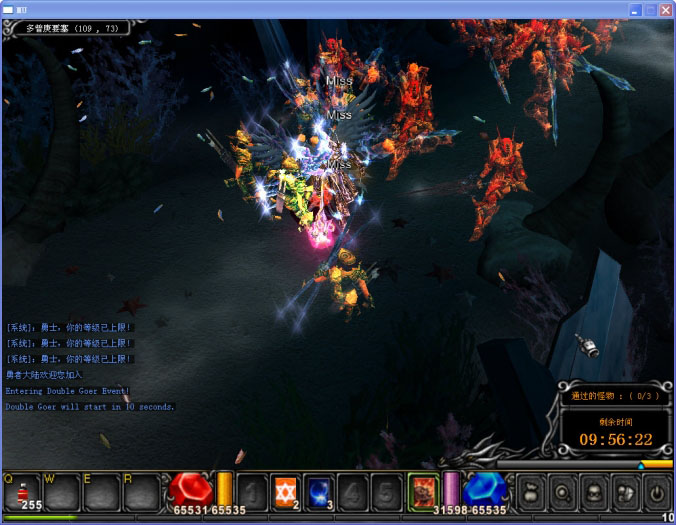Screen dimensions: 676x525
Task: Activate the orange hexagram skill in slot 2
Action: (x=287, y=492)
